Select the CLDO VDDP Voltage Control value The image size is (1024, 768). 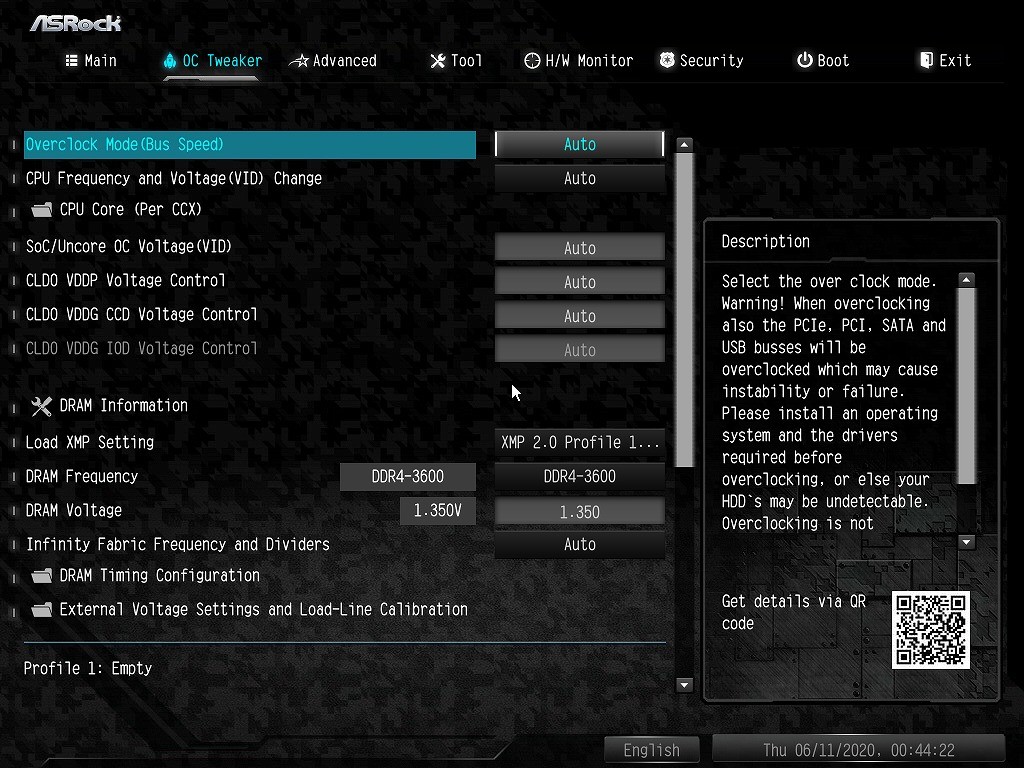[579, 282]
